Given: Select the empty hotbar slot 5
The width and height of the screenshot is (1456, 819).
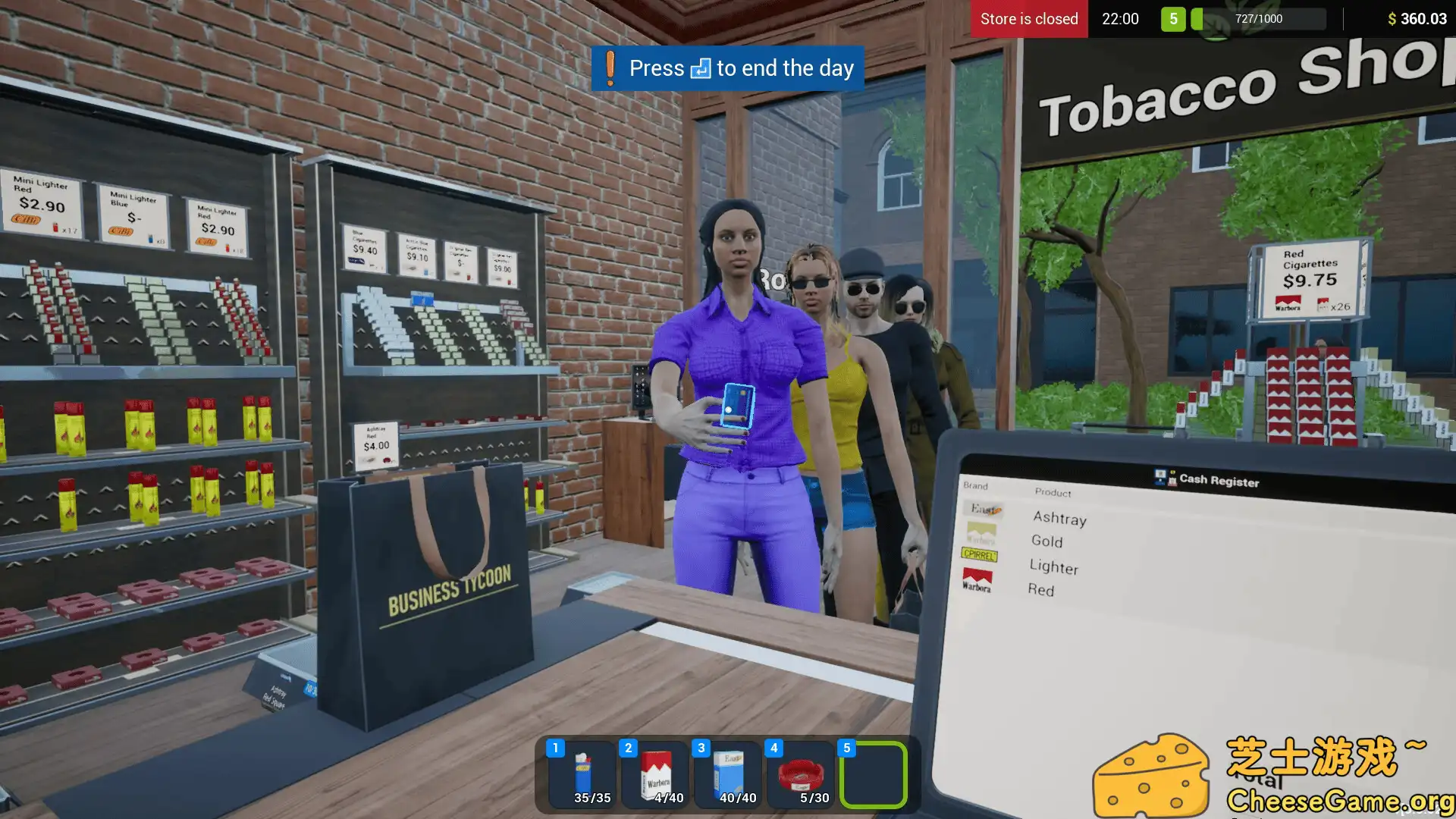Looking at the screenshot, I should pos(874,773).
